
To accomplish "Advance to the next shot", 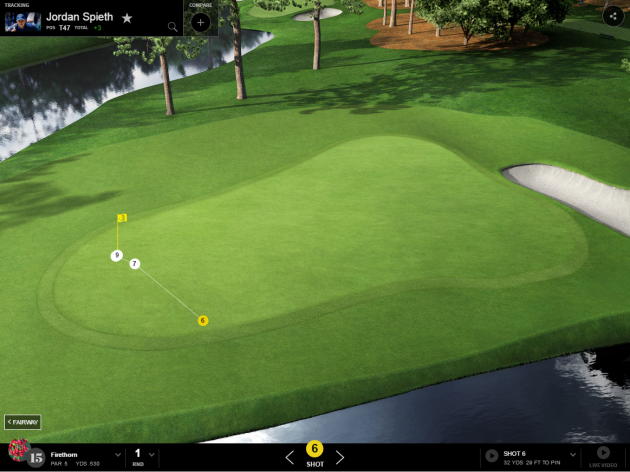I will click(x=340, y=457).
